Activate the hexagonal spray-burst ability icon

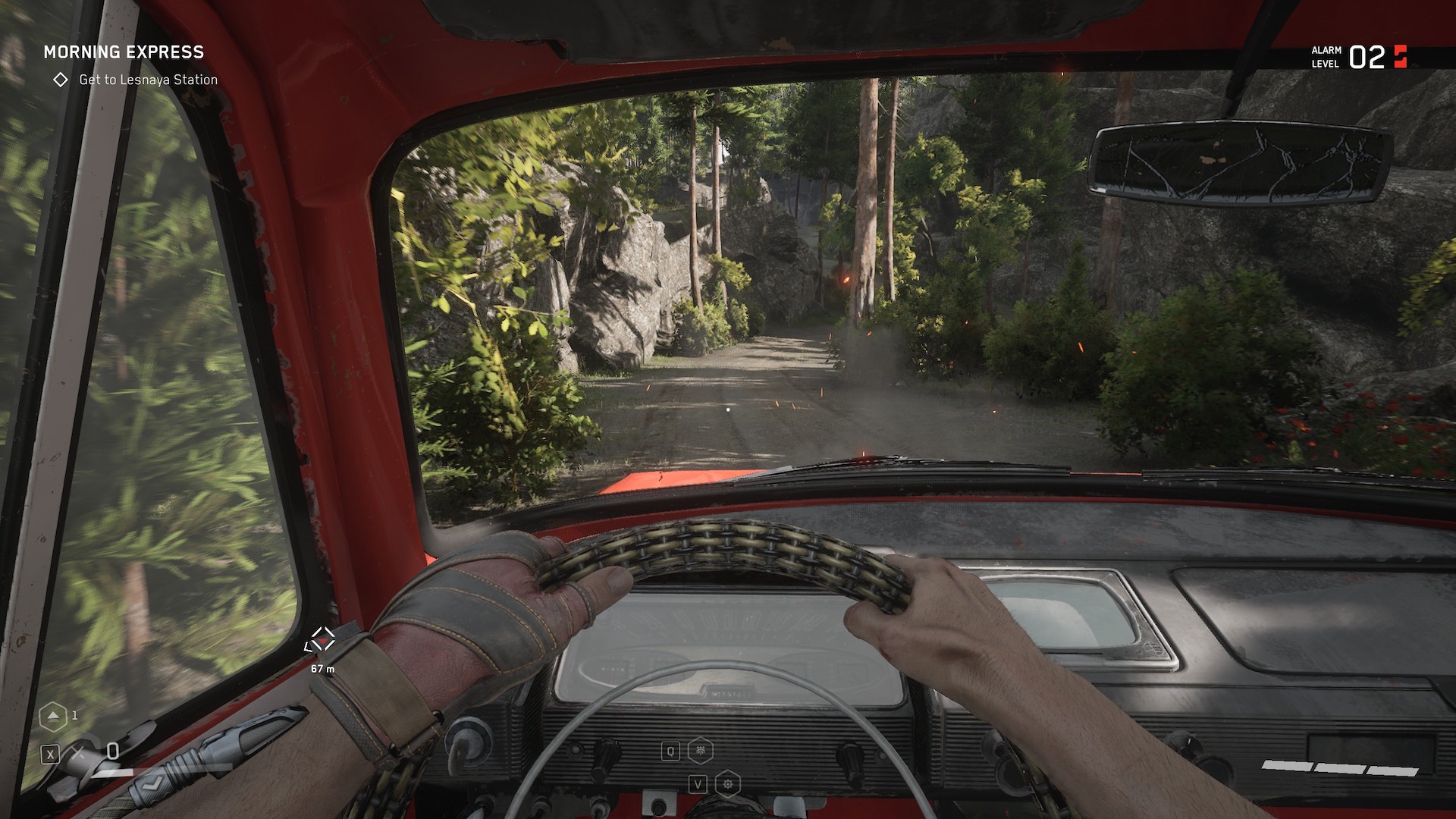700,751
